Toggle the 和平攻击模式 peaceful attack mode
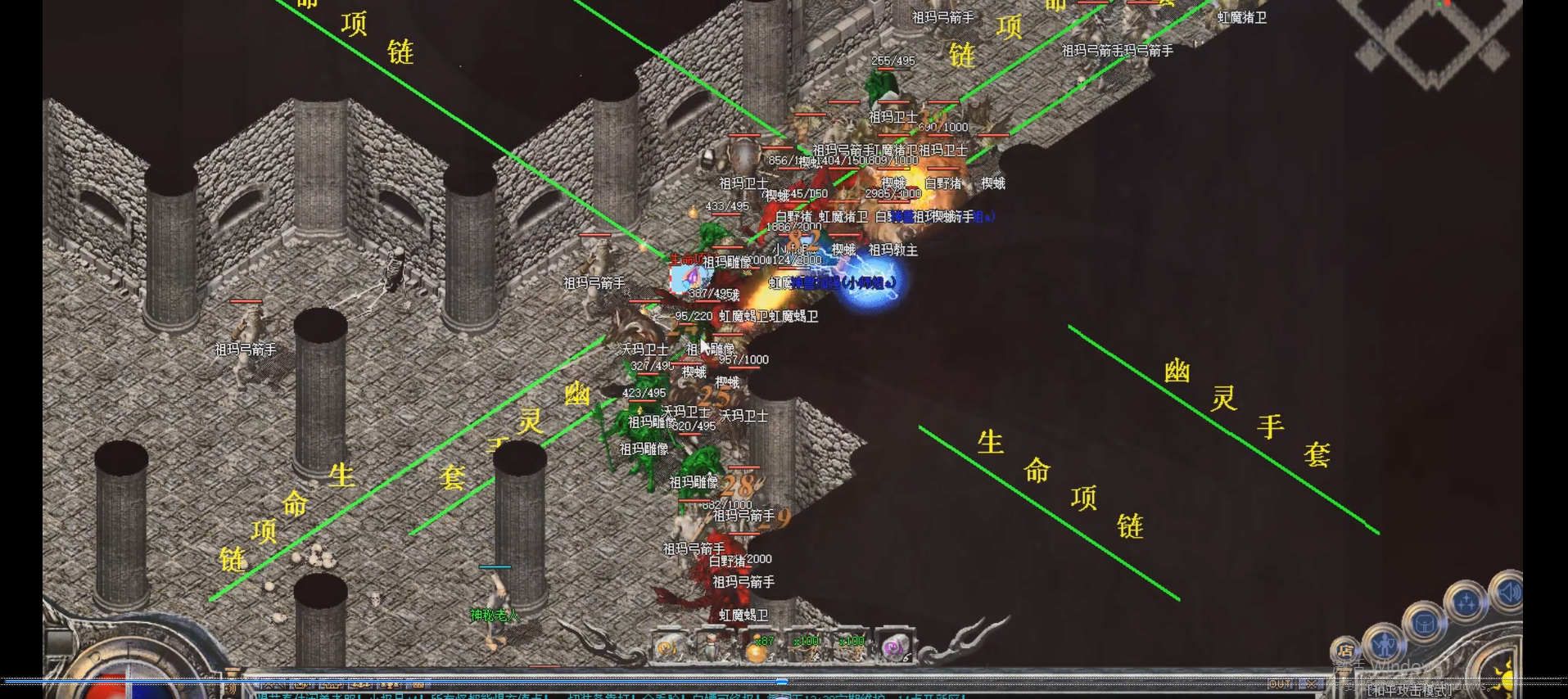The image size is (1568, 699). click(1408, 692)
